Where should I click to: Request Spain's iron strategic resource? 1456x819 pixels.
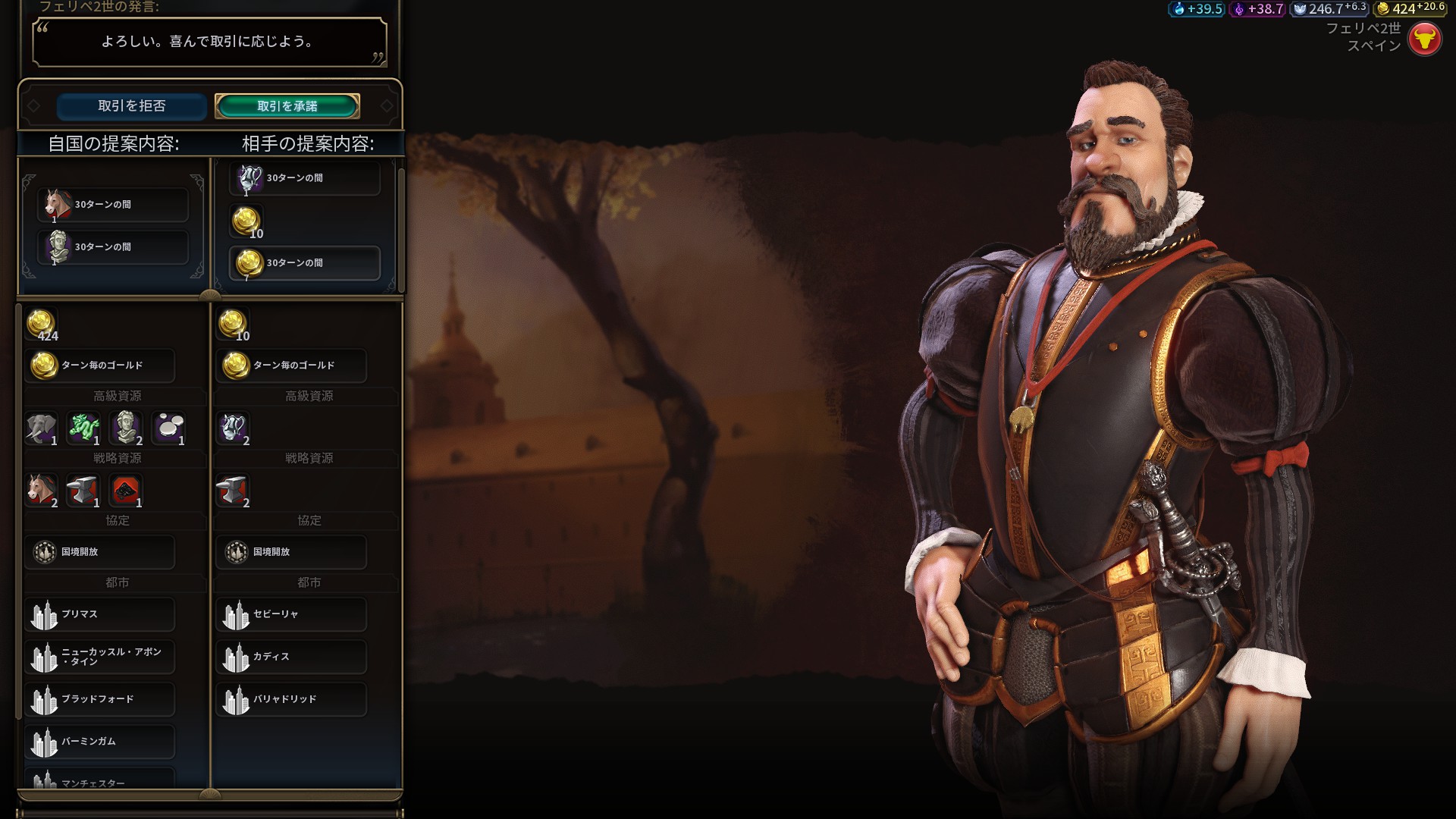[x=234, y=491]
